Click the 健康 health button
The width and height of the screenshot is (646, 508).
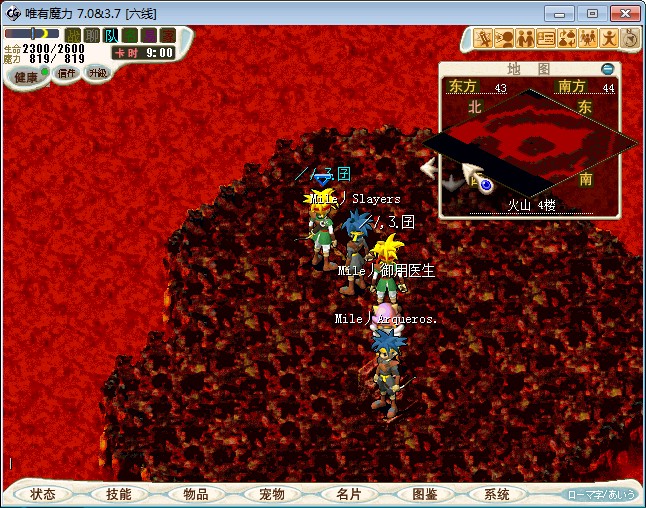click(26, 77)
